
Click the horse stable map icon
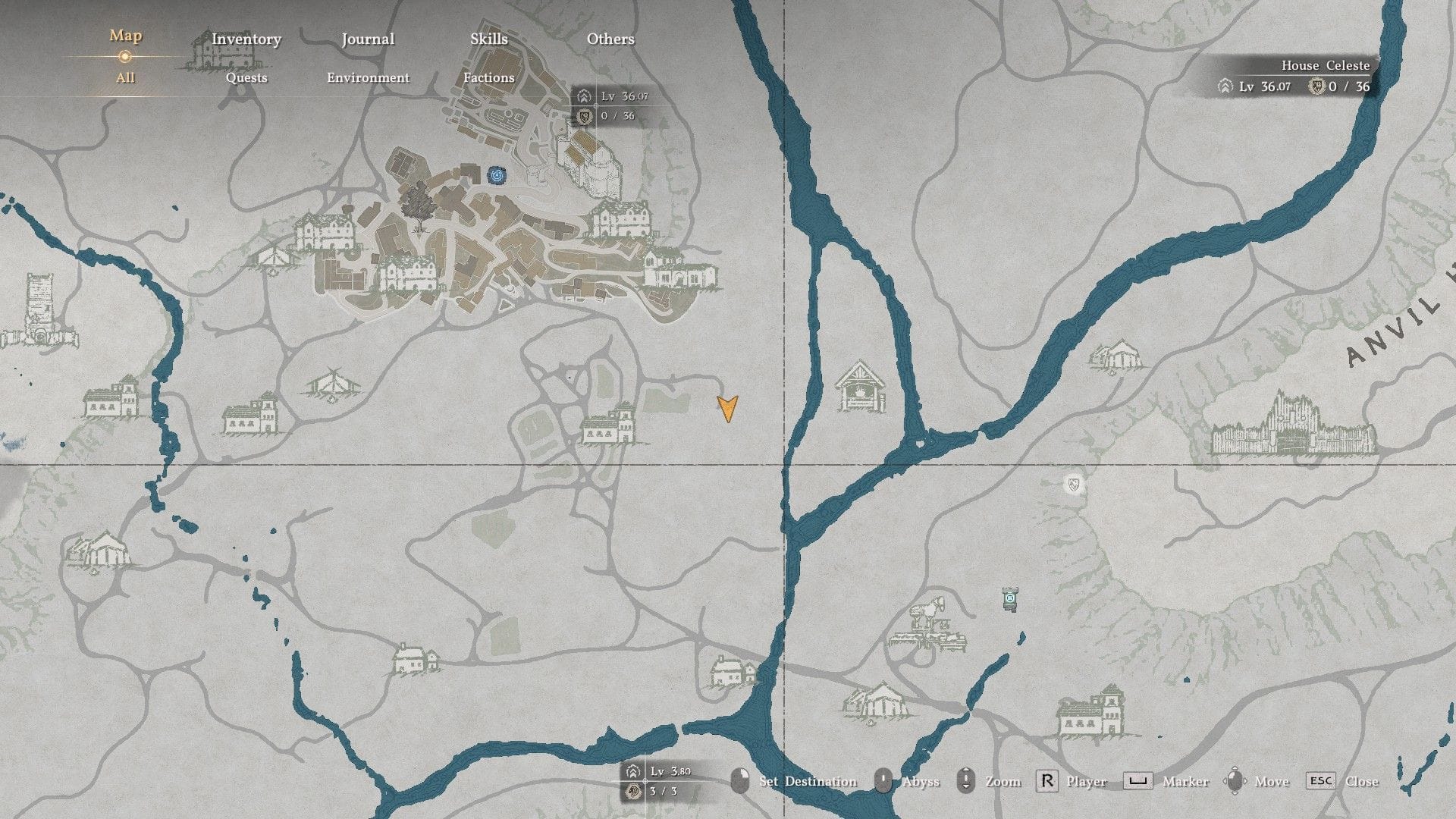[928, 626]
